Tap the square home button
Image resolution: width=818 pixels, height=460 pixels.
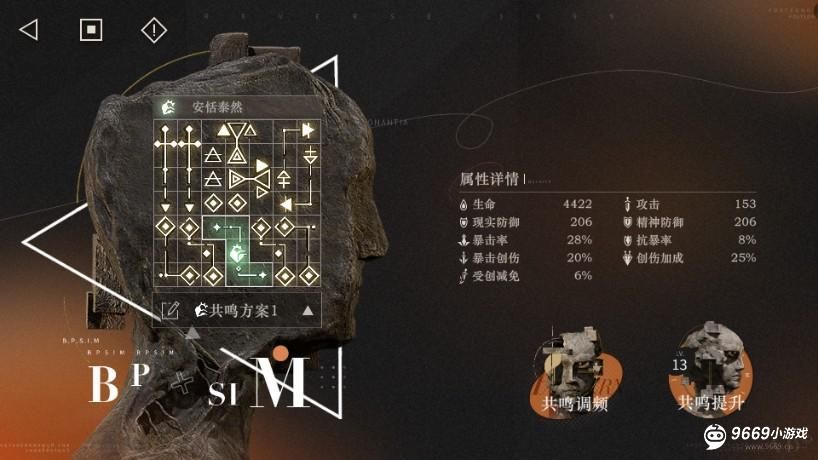tap(91, 30)
